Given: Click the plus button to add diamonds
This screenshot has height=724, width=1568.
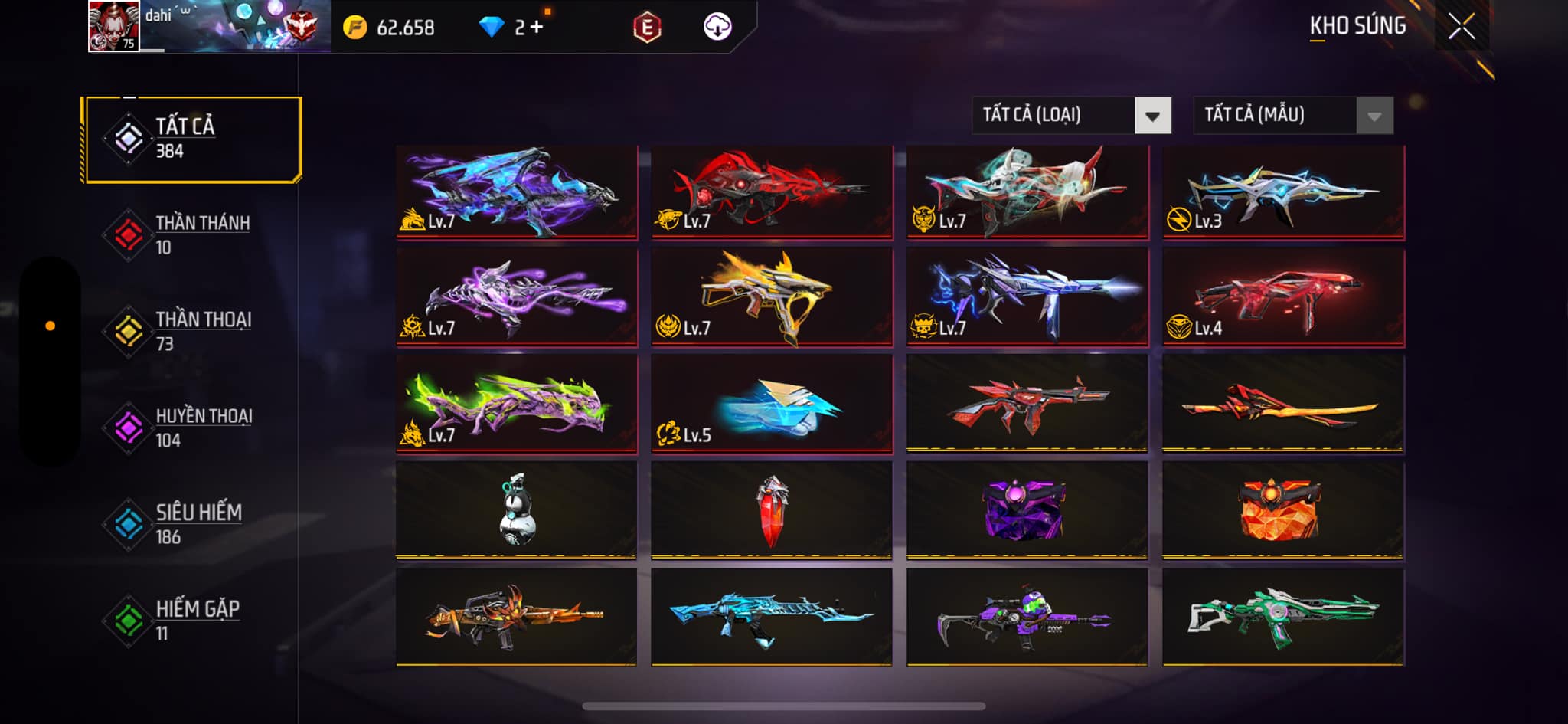Looking at the screenshot, I should tap(536, 28).
